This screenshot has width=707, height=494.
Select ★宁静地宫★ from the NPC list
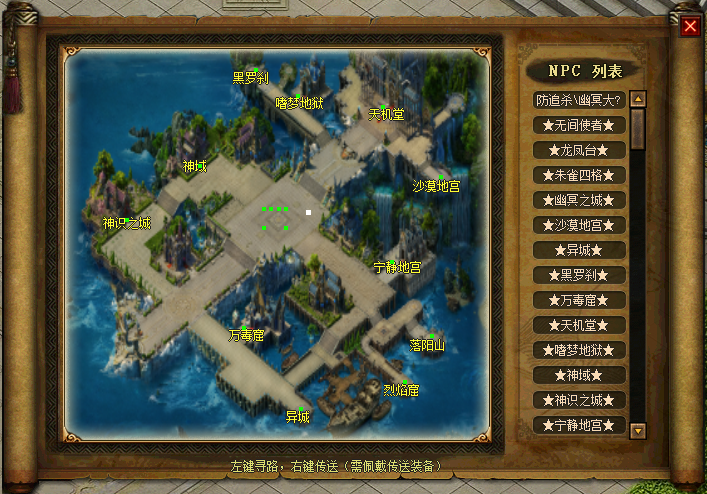[579, 425]
